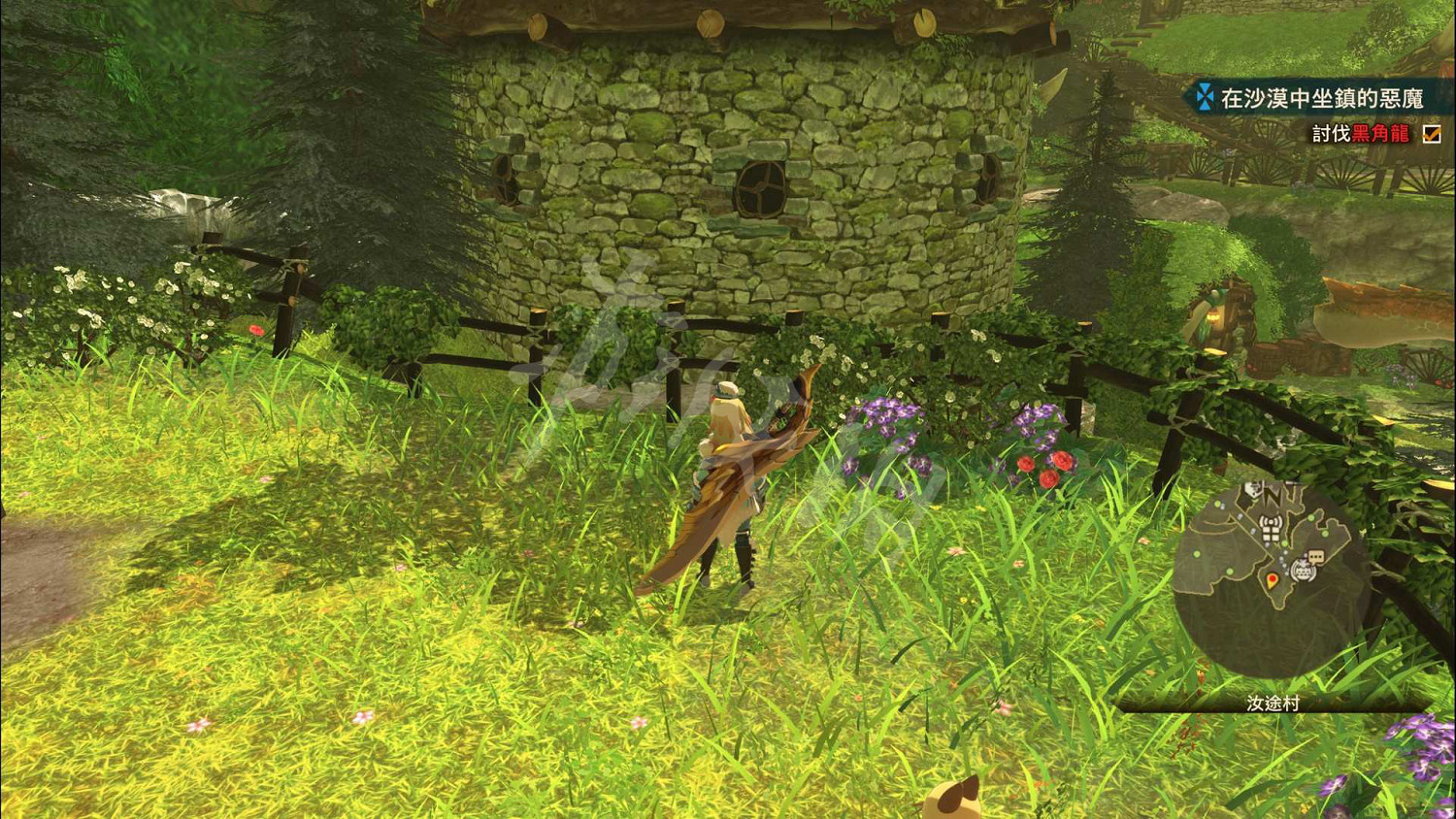Screen dimensions: 1456x819
Task: Click the red player location pin on the minimap
Action: tap(1272, 579)
